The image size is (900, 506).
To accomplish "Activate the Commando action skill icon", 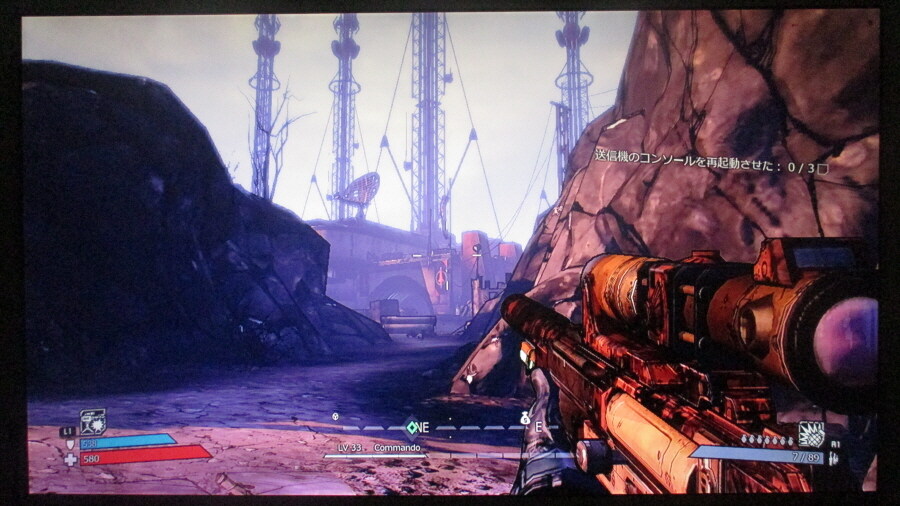I will 92,421.
